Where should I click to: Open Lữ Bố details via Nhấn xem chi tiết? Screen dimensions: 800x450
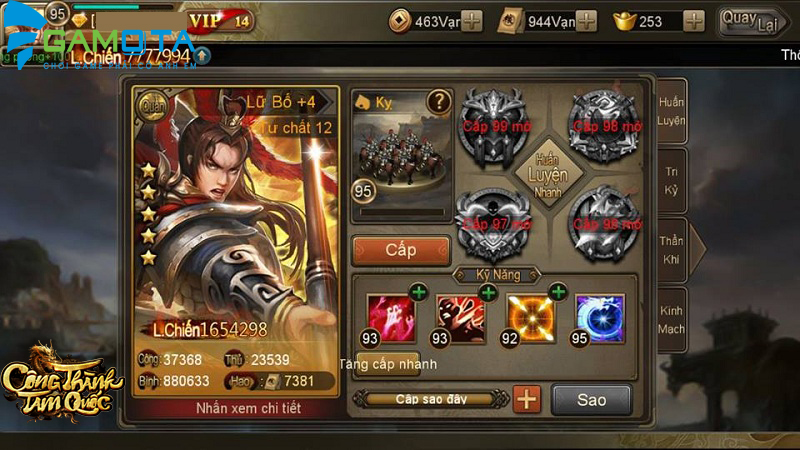(236, 408)
